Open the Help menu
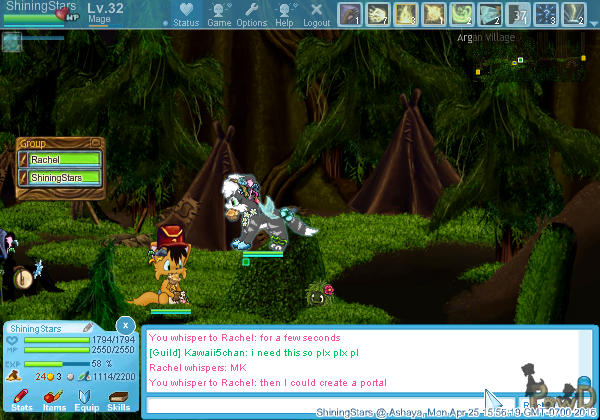Image resolution: width=600 pixels, height=420 pixels. click(x=284, y=14)
